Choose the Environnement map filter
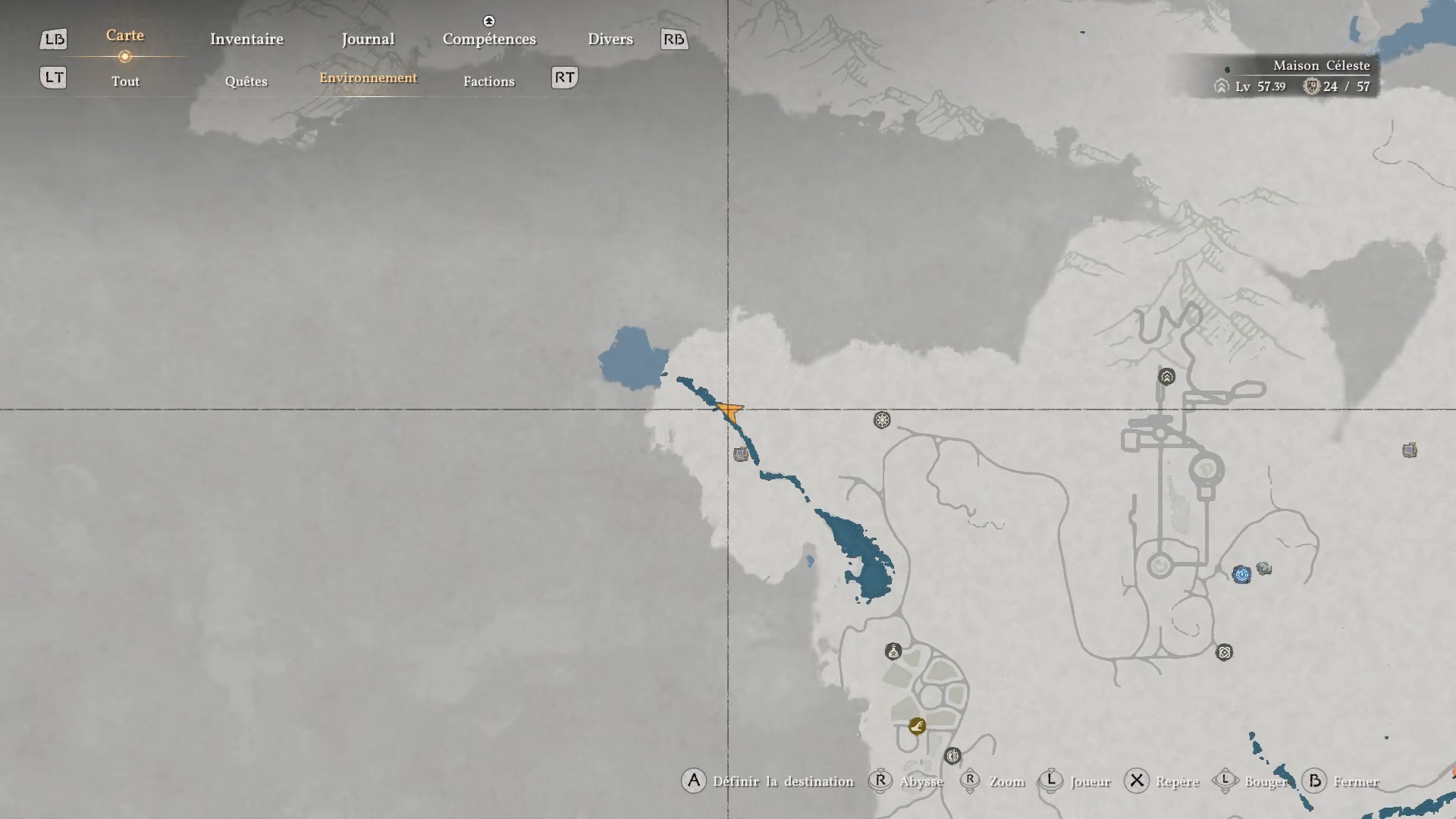1456x819 pixels. click(x=368, y=78)
